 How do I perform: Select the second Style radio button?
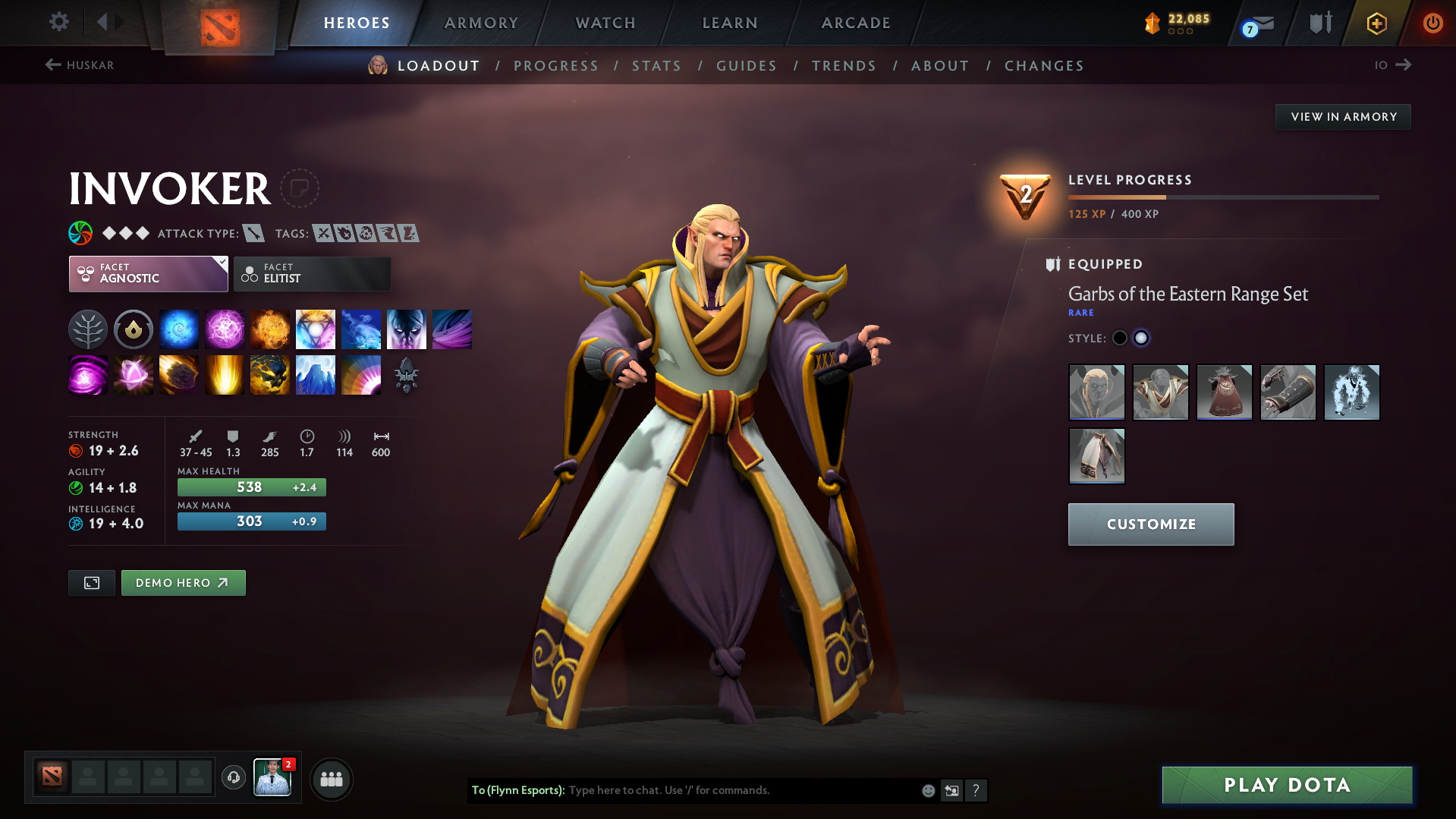coord(1141,338)
